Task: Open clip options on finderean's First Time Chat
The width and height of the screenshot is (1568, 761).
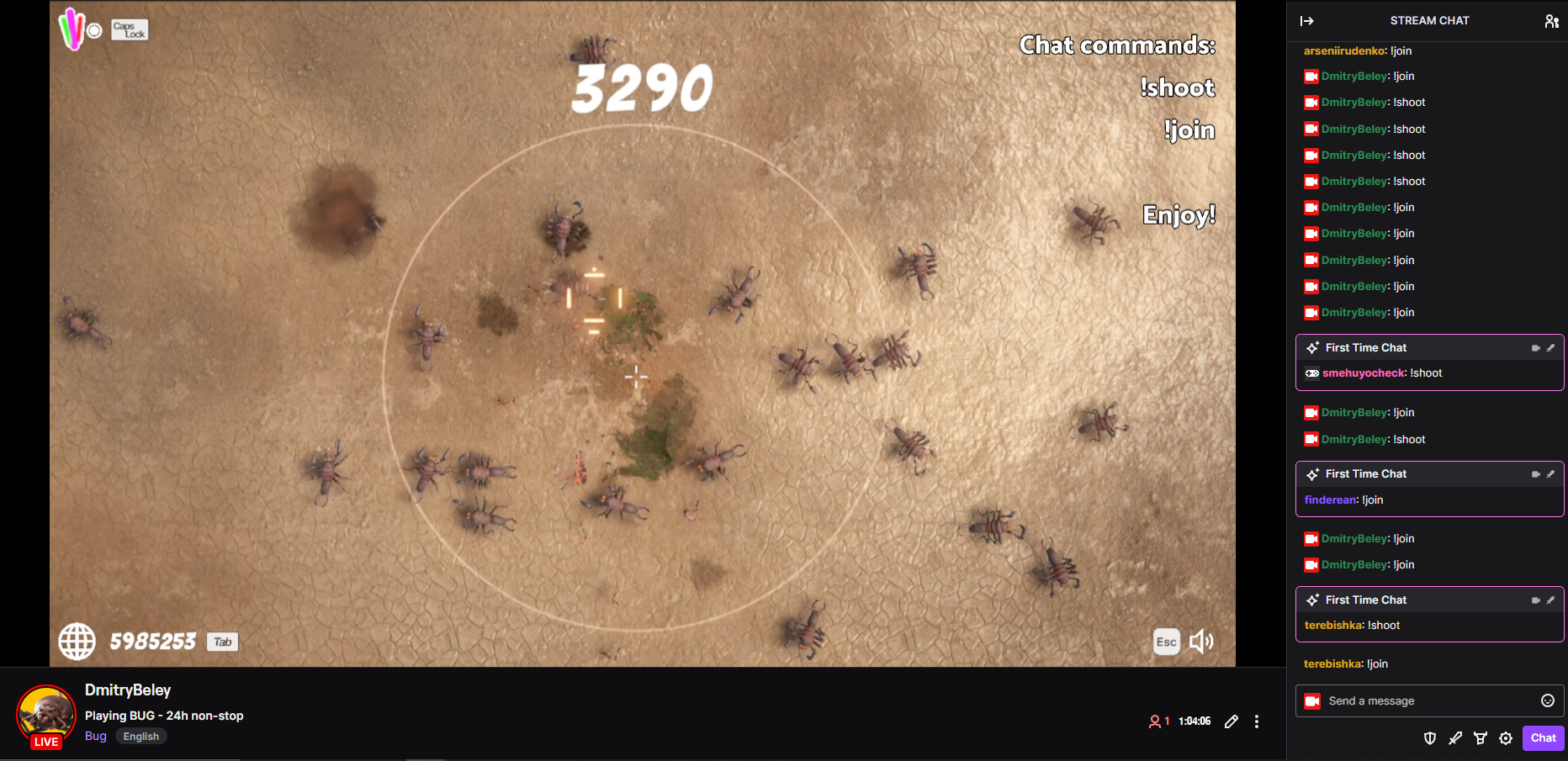Action: 1536,473
